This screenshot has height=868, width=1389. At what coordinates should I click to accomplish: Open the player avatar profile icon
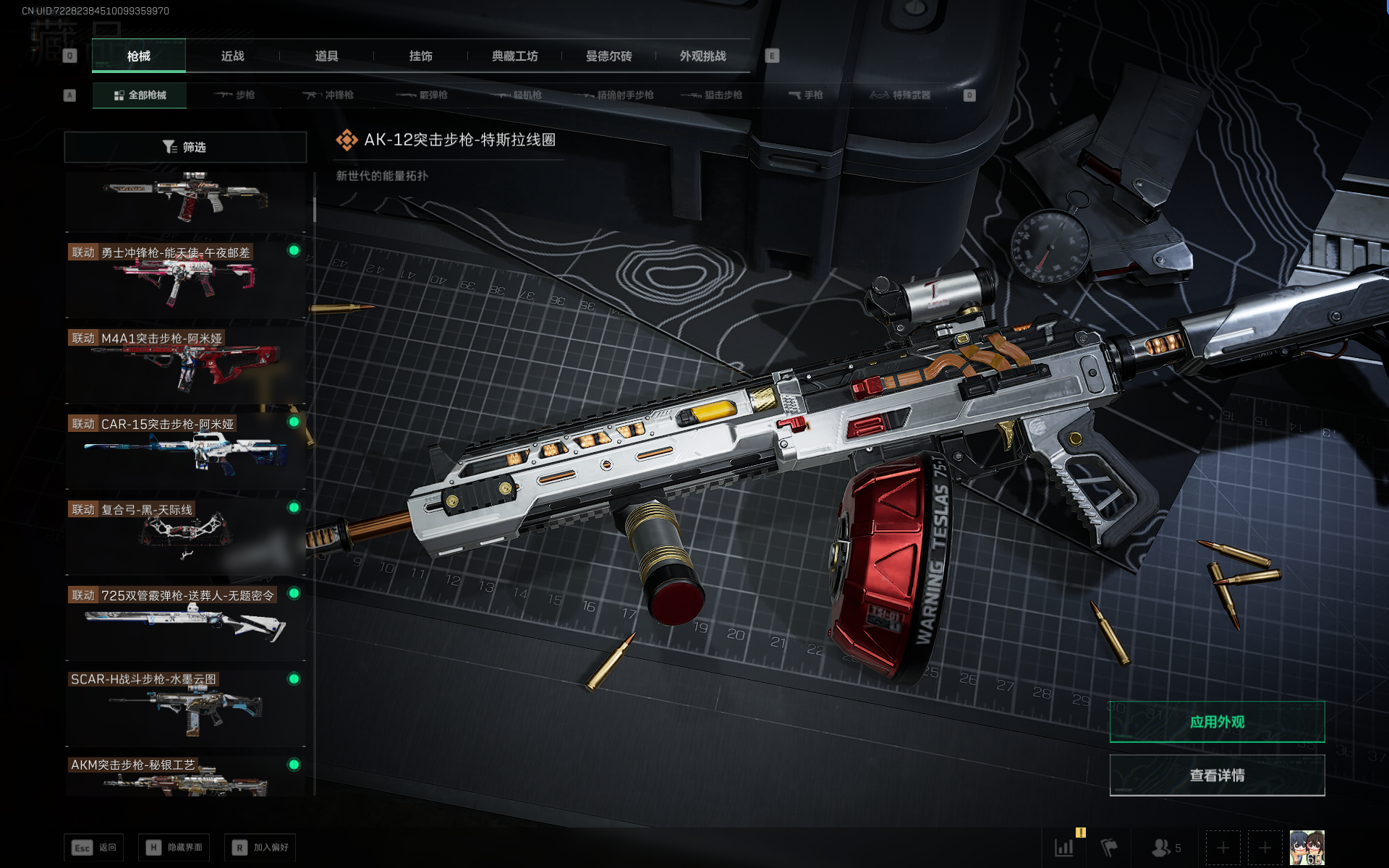pyautogui.click(x=1307, y=848)
